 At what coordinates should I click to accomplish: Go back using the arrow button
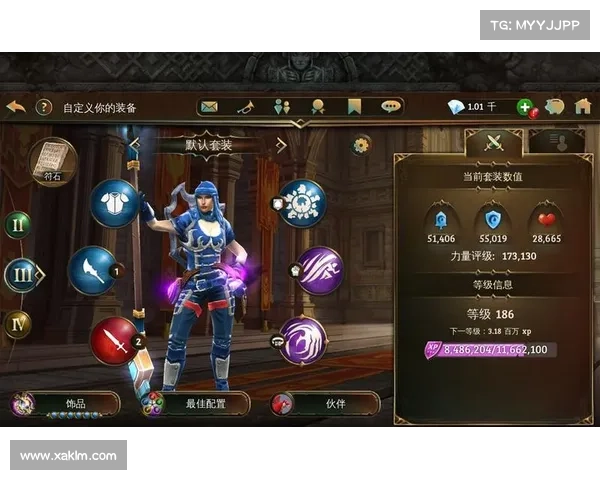pyautogui.click(x=16, y=107)
